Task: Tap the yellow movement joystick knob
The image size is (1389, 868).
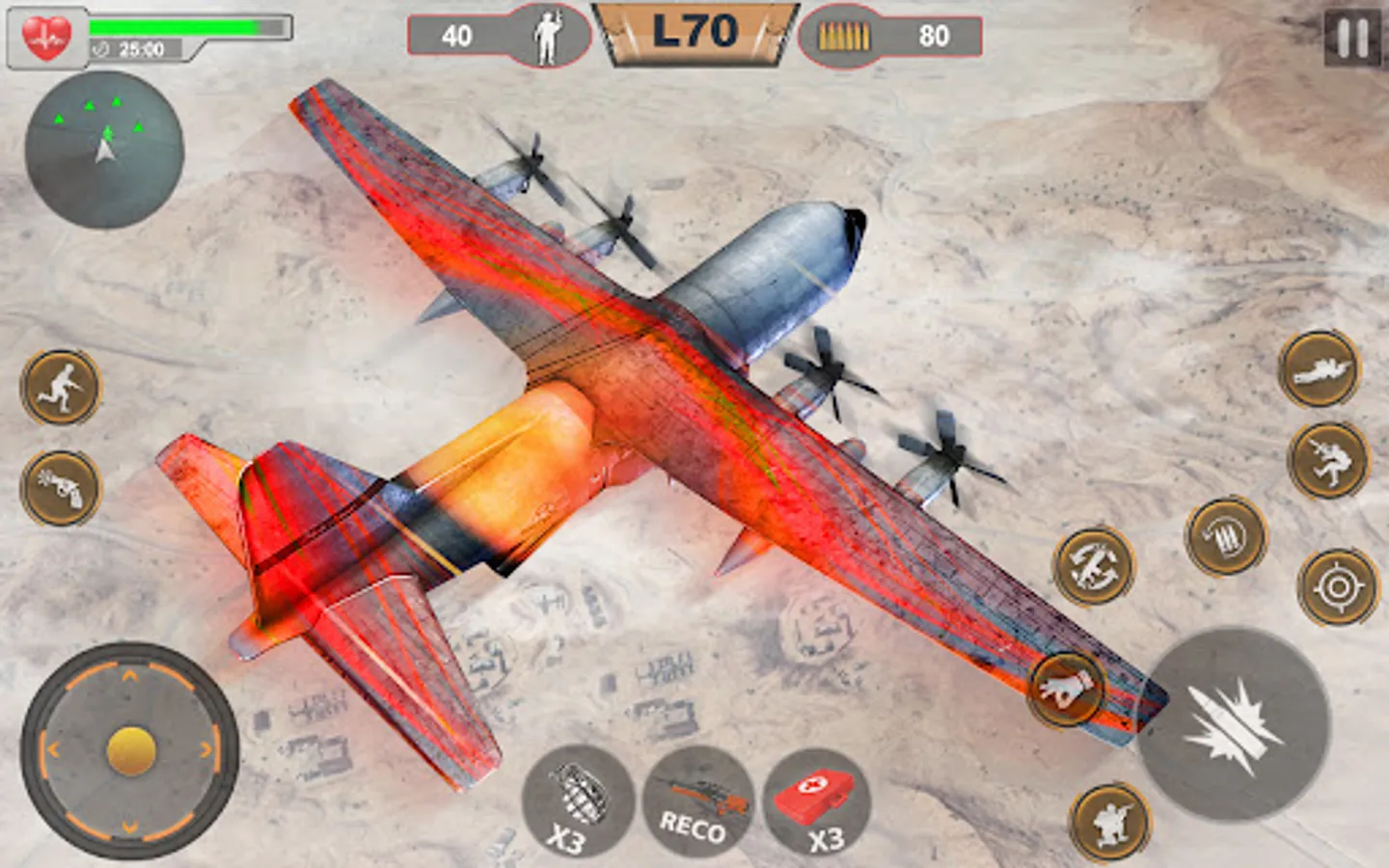Action: point(131,751)
